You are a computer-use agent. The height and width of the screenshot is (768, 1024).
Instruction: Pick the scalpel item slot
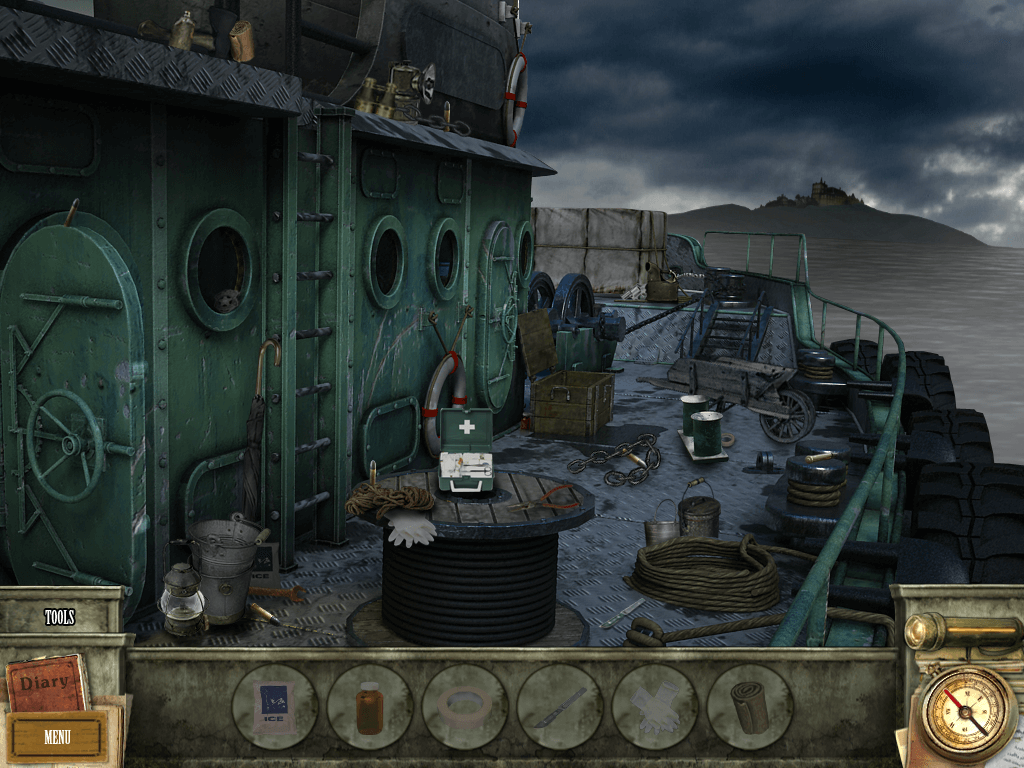[x=559, y=707]
